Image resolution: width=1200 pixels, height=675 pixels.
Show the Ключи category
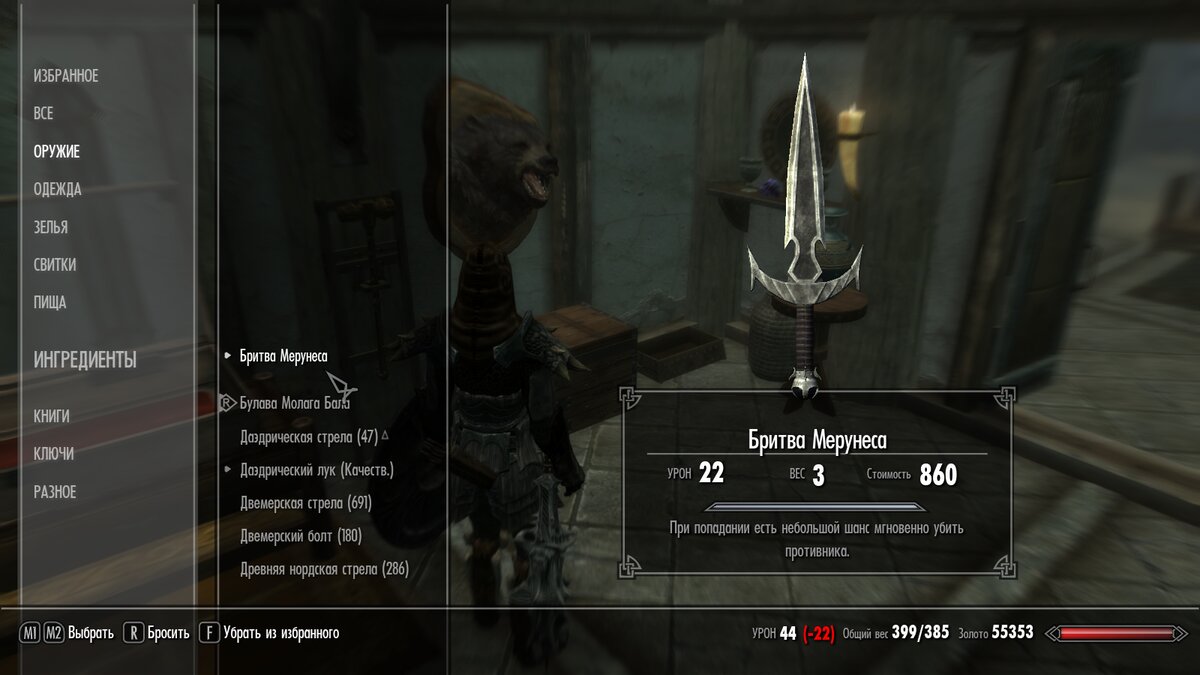click(x=54, y=454)
